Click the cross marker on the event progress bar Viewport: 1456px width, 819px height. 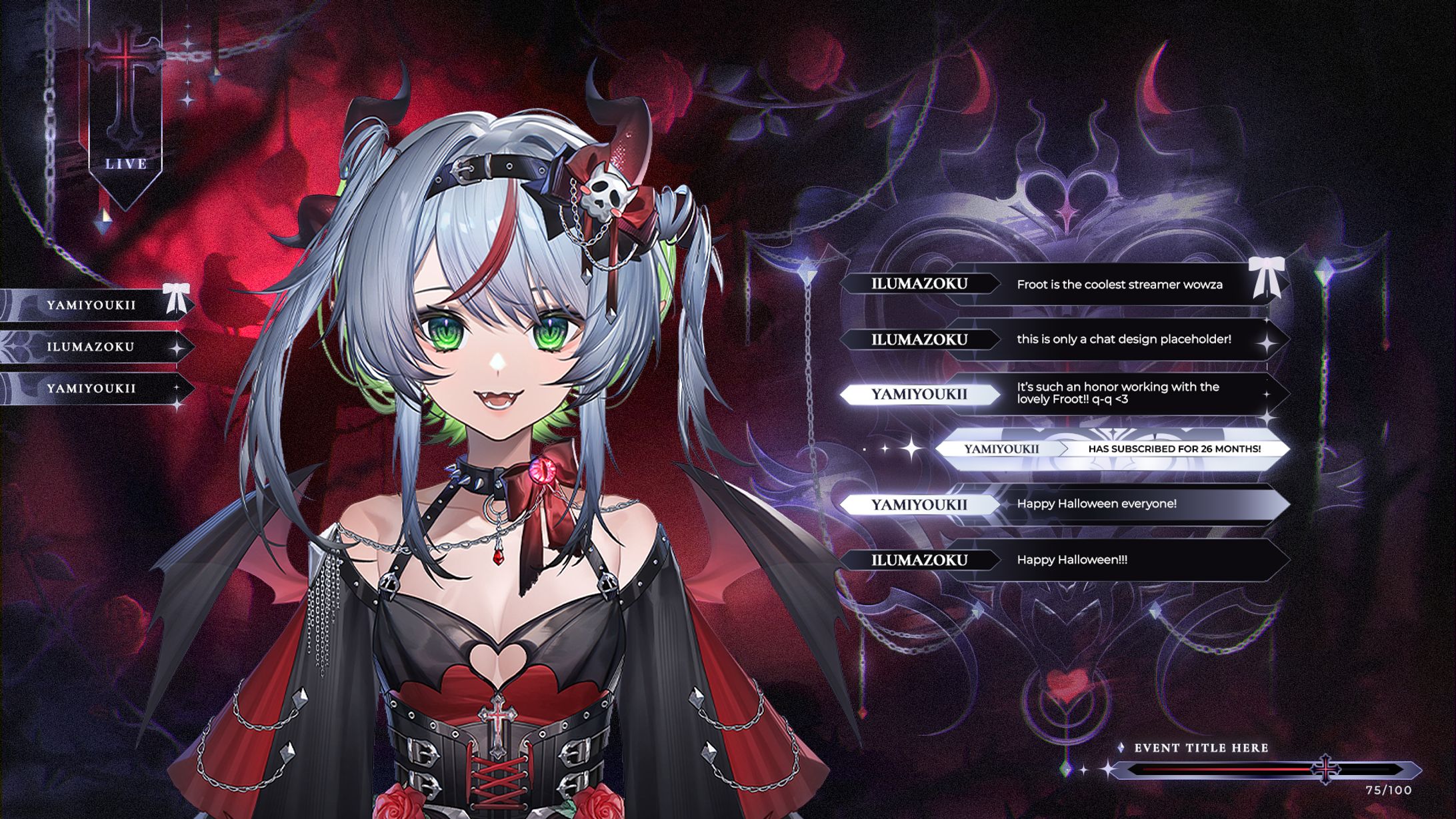coord(1326,769)
